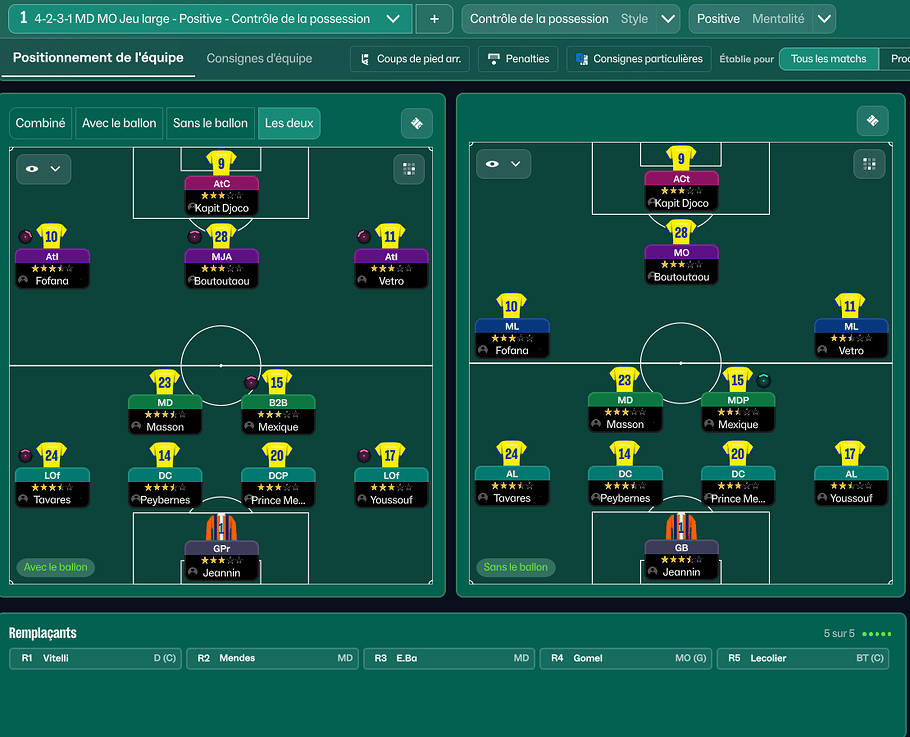Switch to Avec le ballon view

119,123
